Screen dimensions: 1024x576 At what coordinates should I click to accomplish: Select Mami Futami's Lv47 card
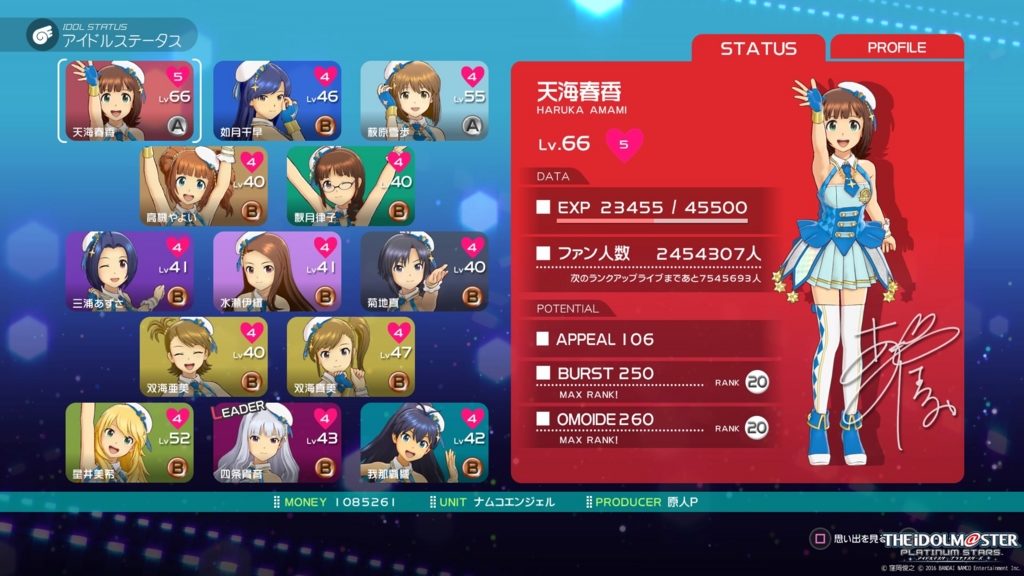click(x=350, y=357)
